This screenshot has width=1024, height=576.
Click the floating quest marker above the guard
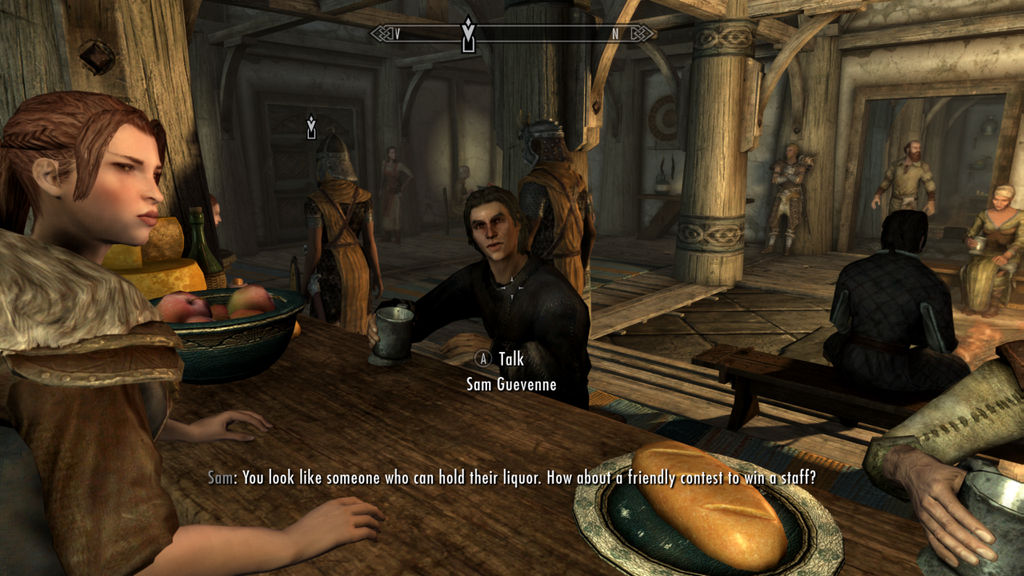click(311, 127)
